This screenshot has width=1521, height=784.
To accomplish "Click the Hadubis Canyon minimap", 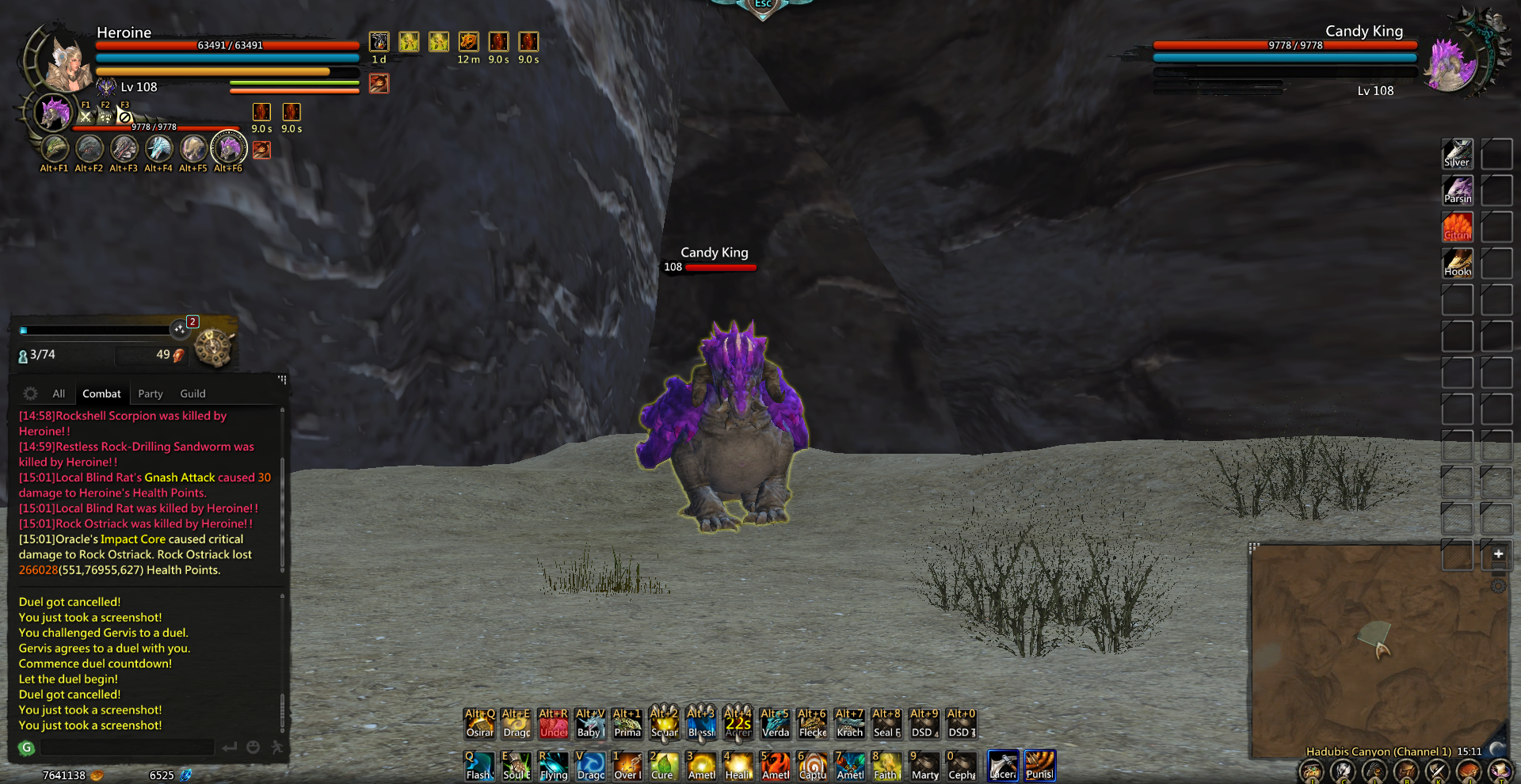I will click(1378, 649).
